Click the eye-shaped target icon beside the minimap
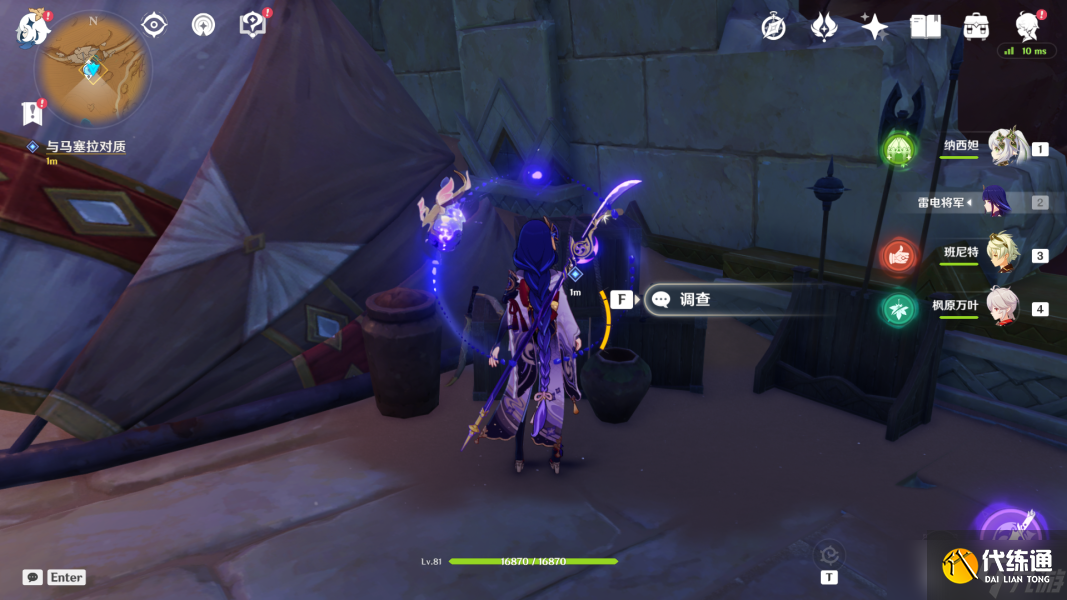Screen dimensions: 1067x600 pyautogui.click(x=154, y=25)
